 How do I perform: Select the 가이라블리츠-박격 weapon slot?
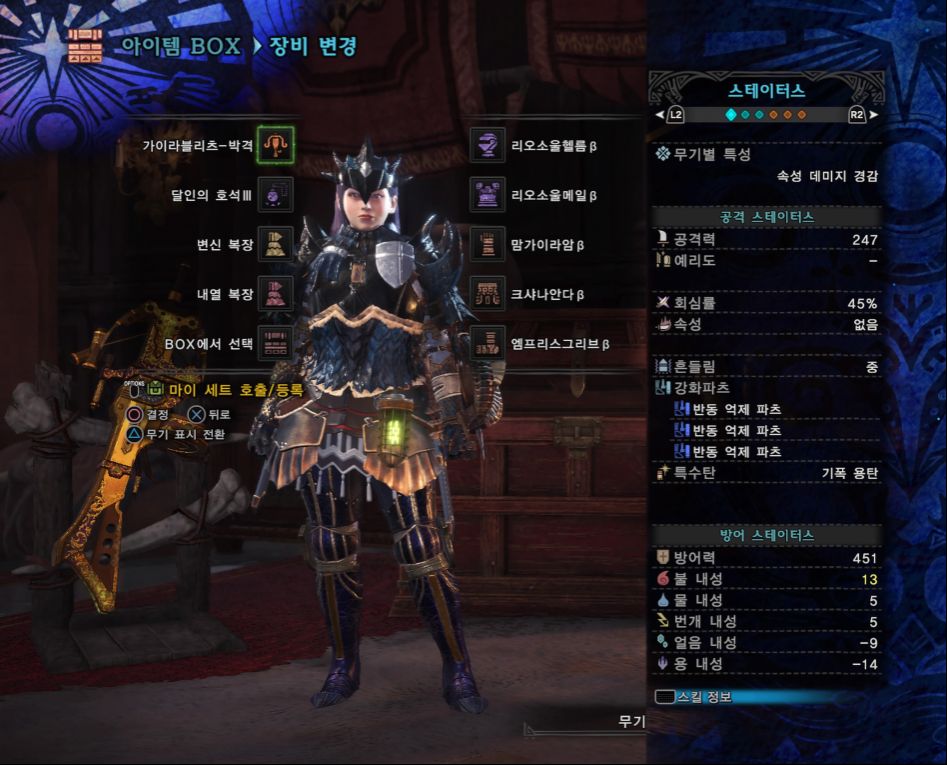pos(275,146)
